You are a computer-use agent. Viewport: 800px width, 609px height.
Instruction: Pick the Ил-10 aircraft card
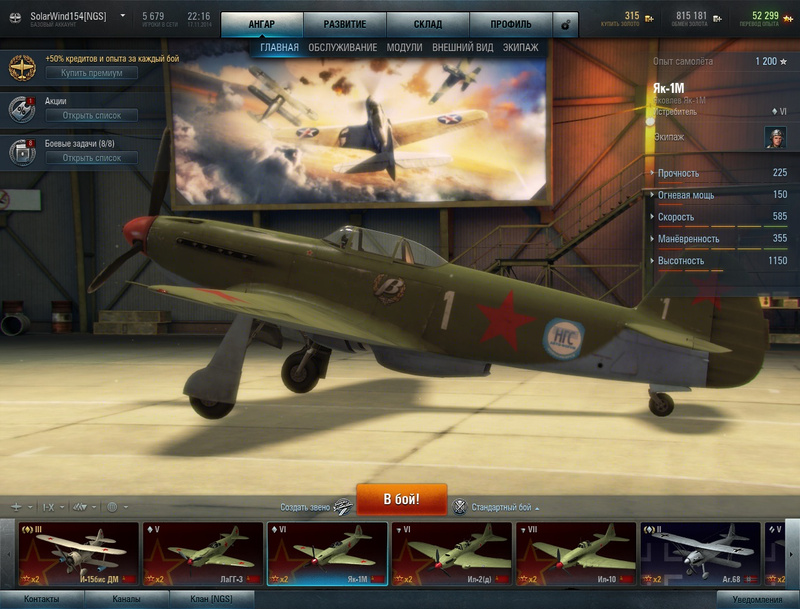[575, 554]
